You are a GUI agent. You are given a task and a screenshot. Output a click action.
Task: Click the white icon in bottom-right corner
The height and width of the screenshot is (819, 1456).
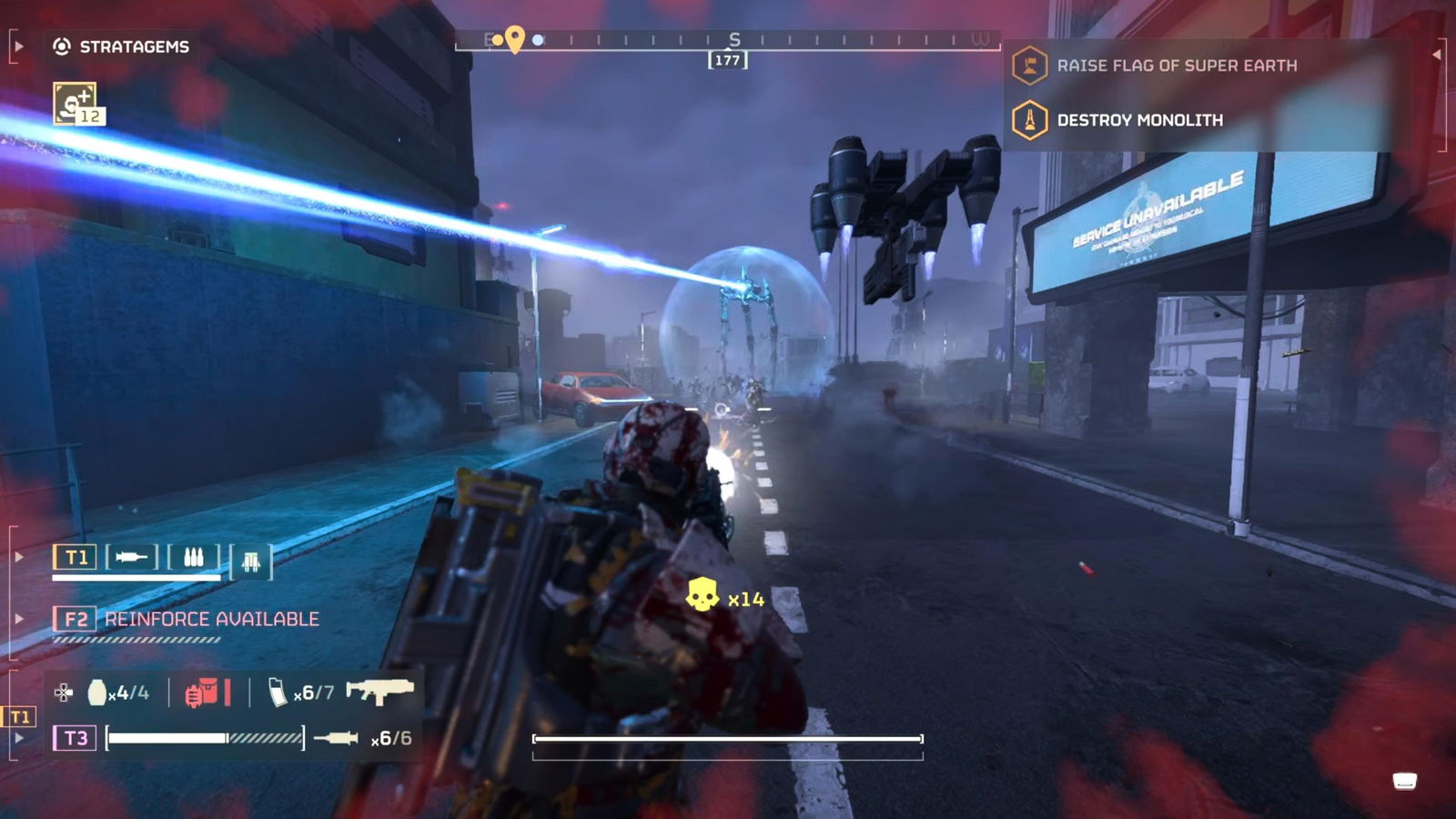(1404, 781)
